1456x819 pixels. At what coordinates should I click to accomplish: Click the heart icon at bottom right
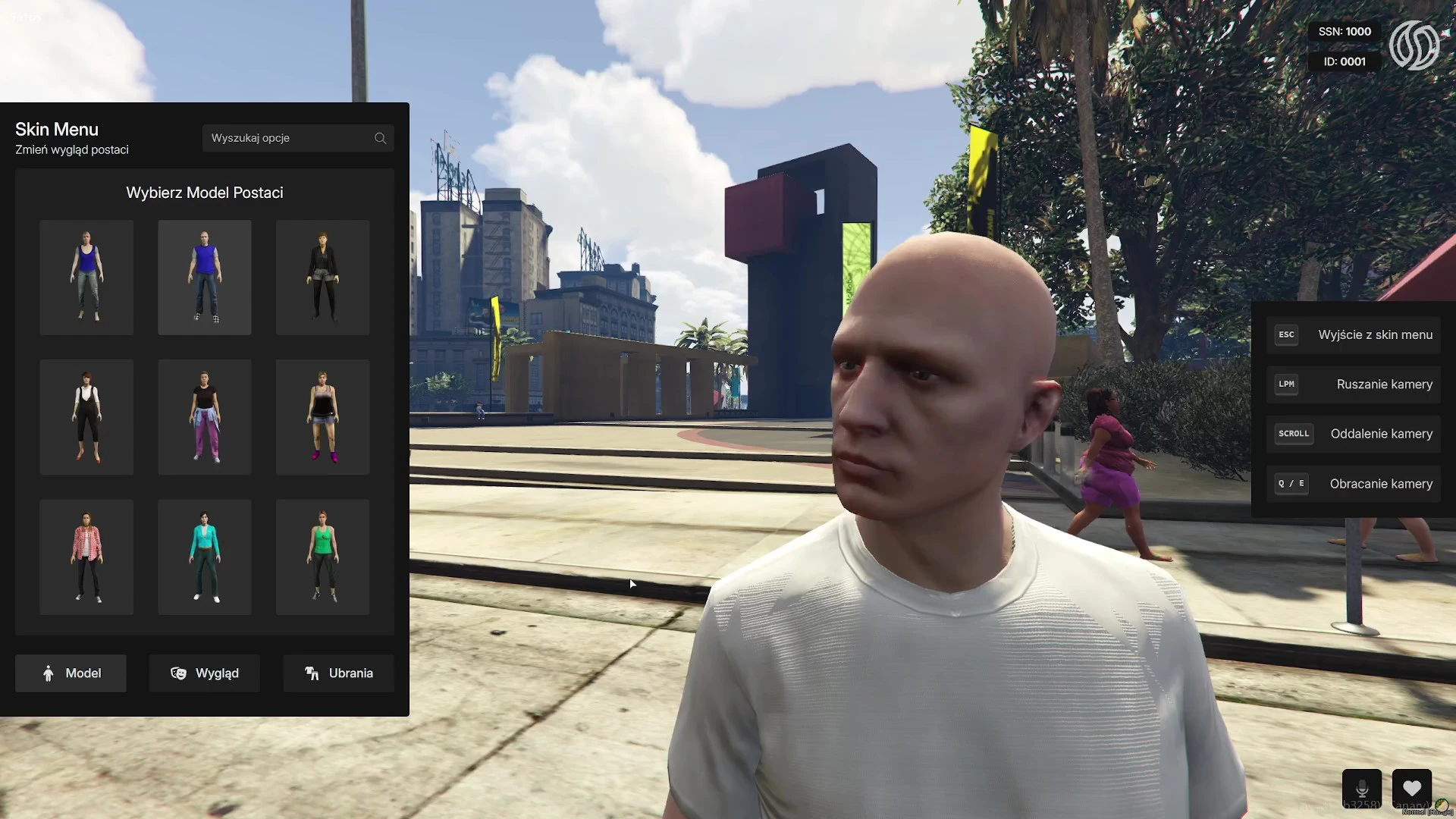1412,789
